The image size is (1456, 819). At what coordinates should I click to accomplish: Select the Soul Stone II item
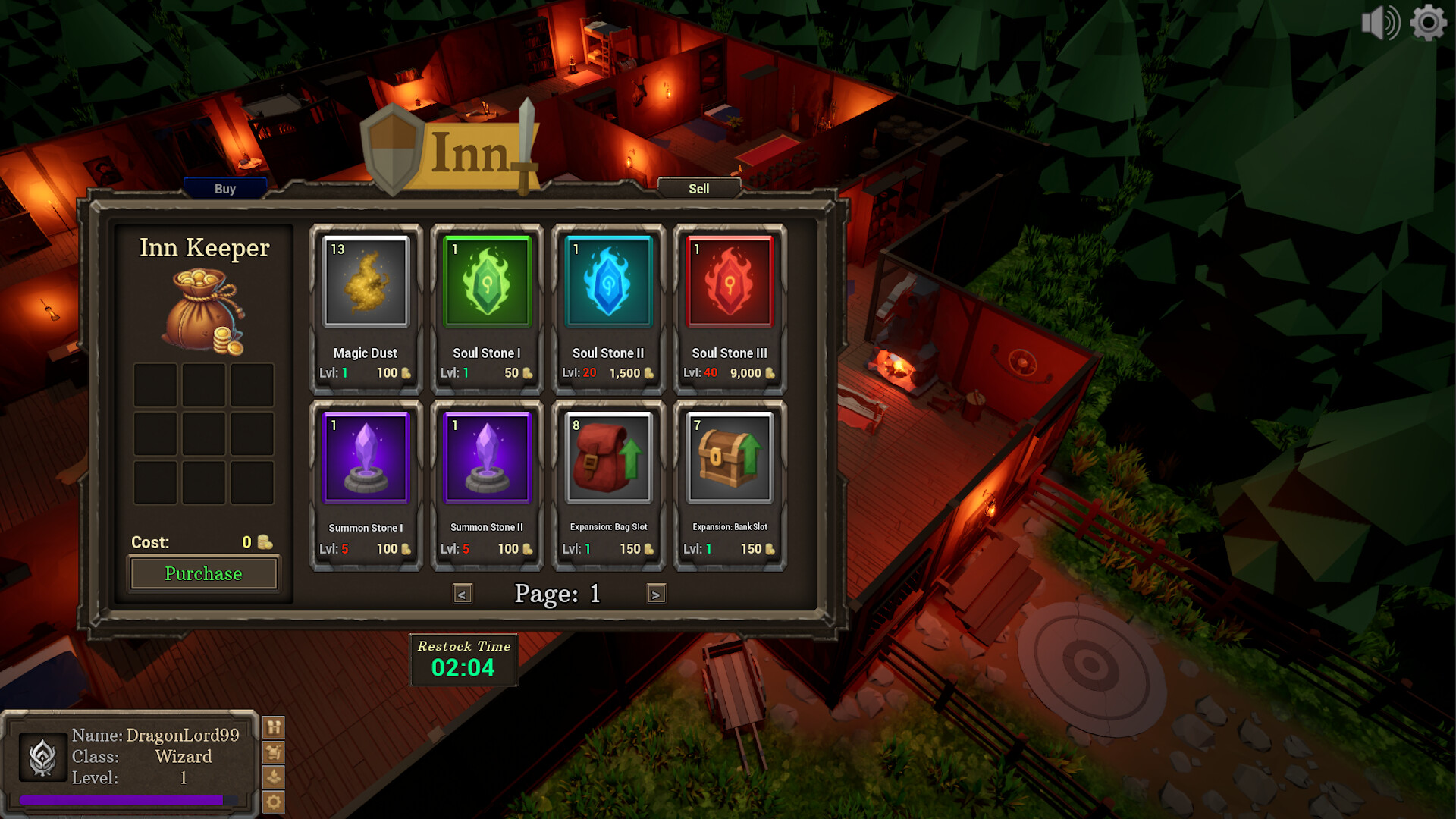(608, 282)
